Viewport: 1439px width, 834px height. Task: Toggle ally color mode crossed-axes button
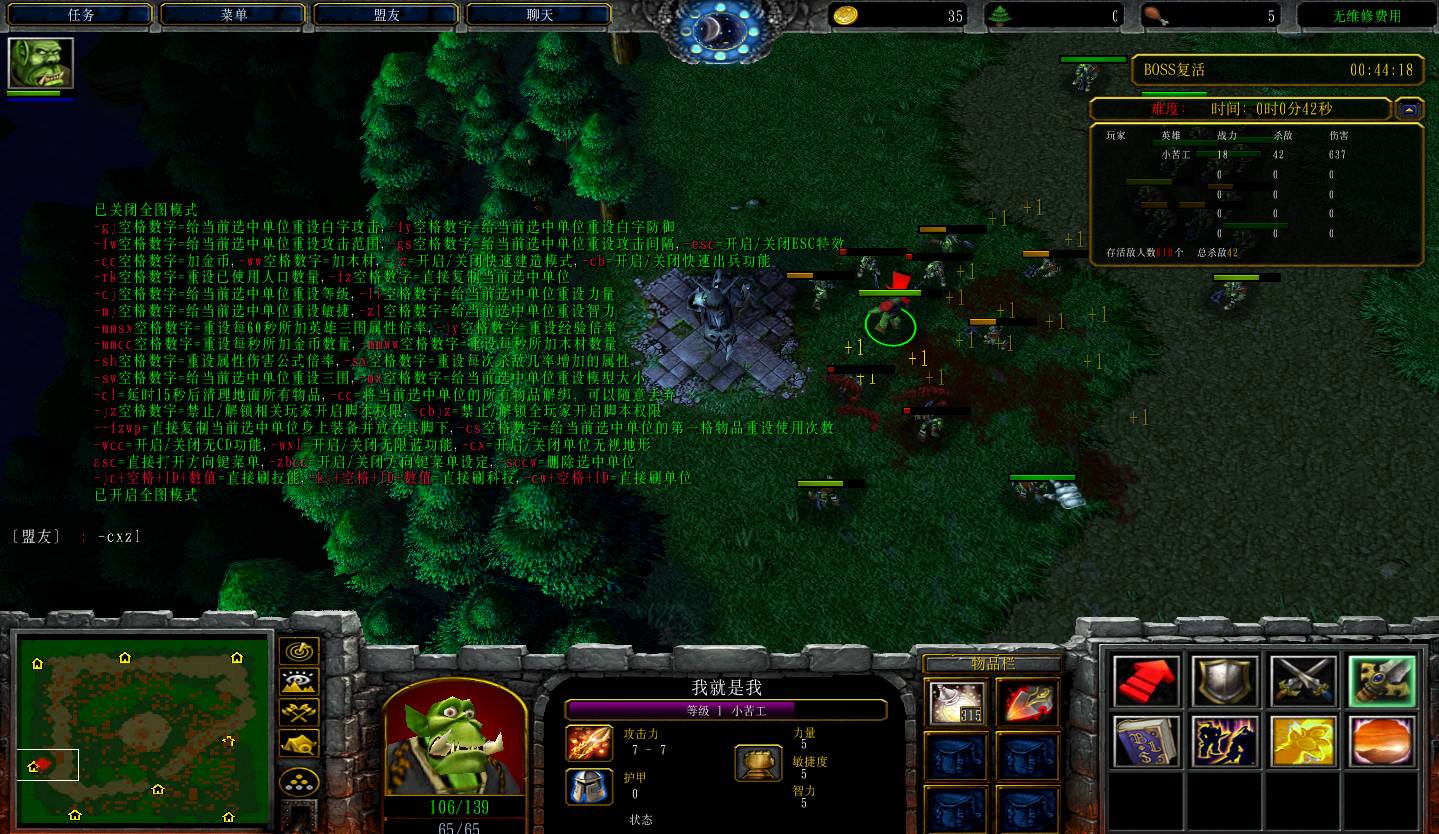coord(299,712)
